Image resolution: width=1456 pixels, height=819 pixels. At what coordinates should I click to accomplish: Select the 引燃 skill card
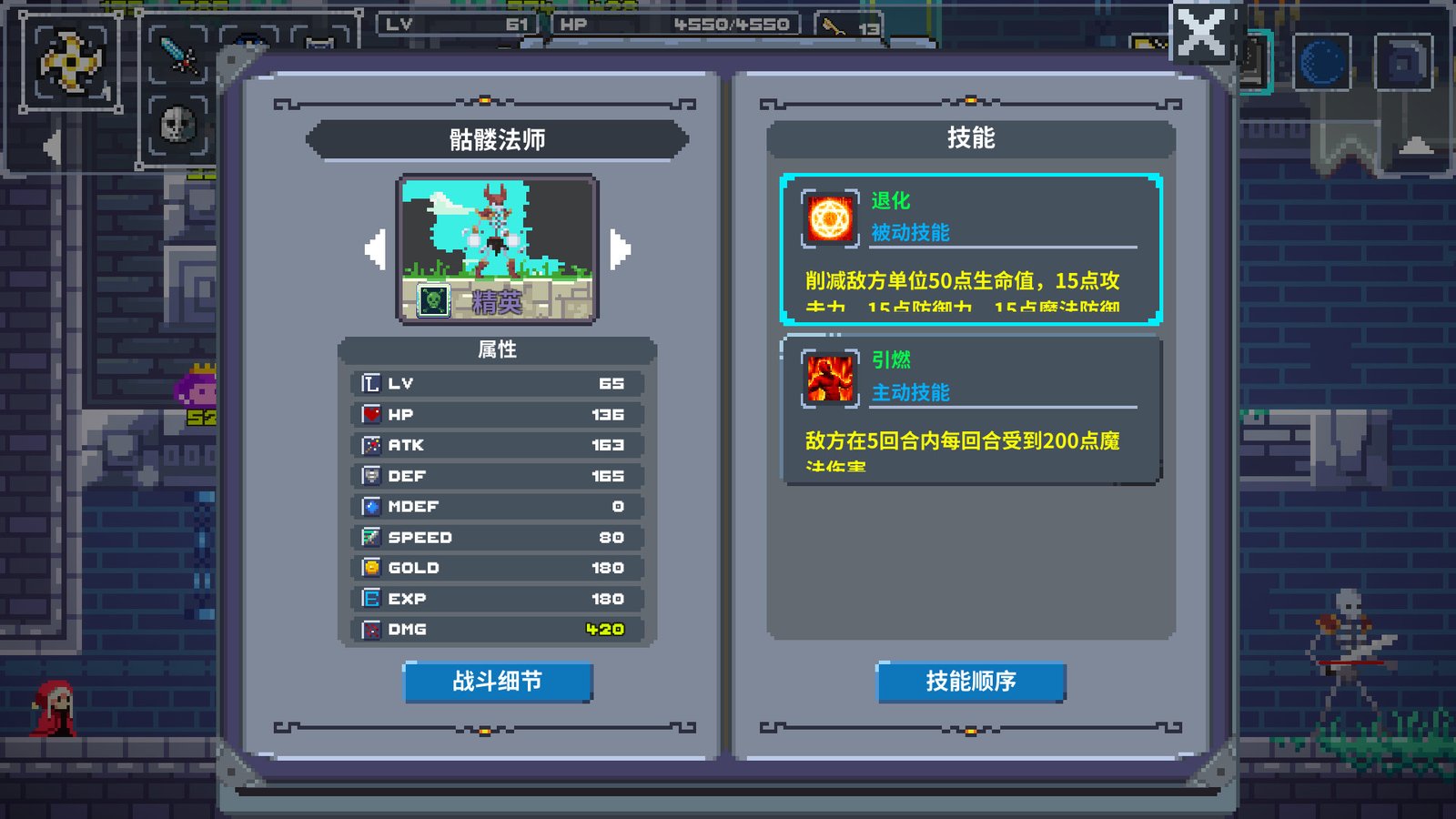click(x=969, y=409)
